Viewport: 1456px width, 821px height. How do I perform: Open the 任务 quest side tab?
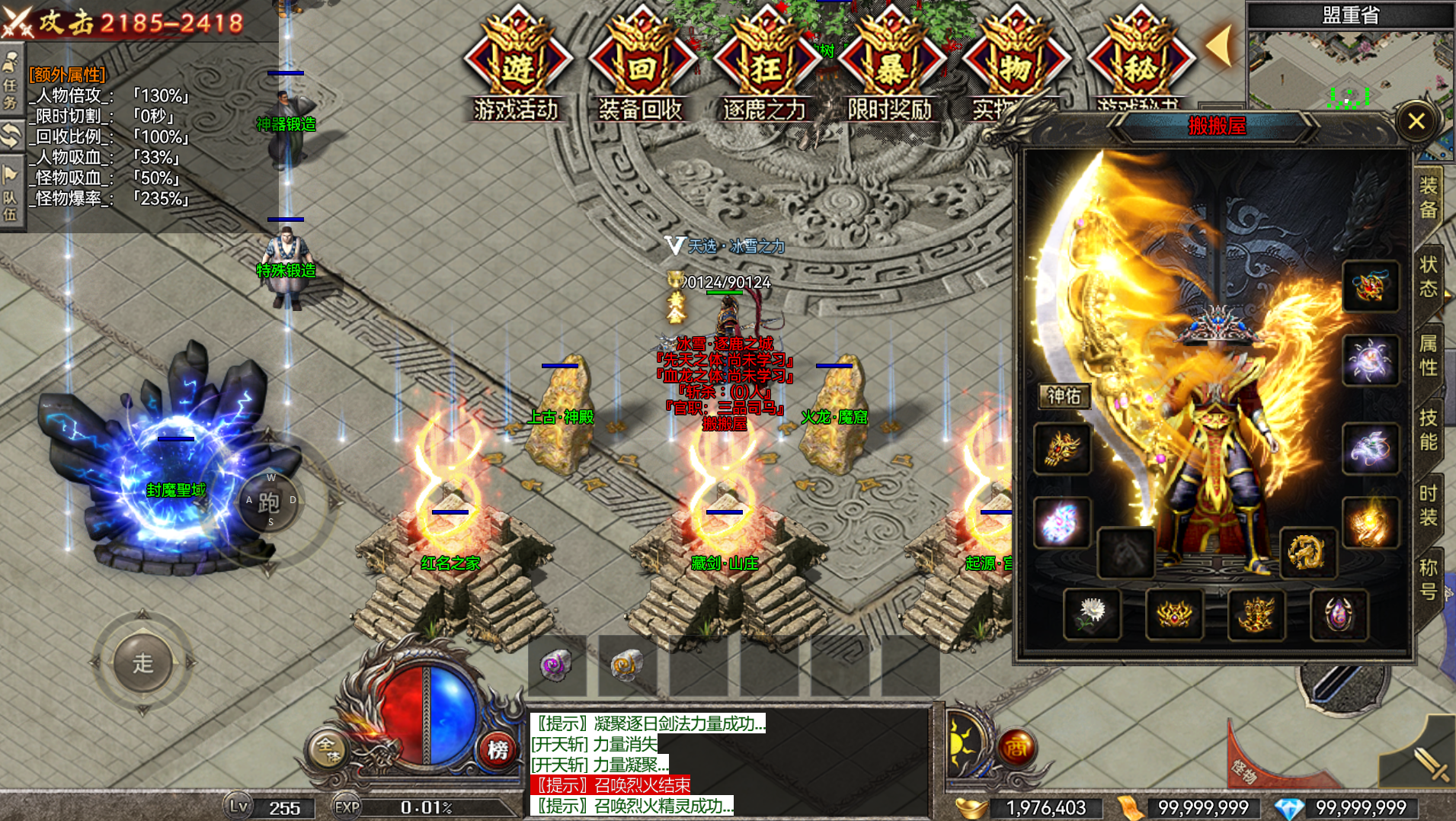click(x=11, y=82)
